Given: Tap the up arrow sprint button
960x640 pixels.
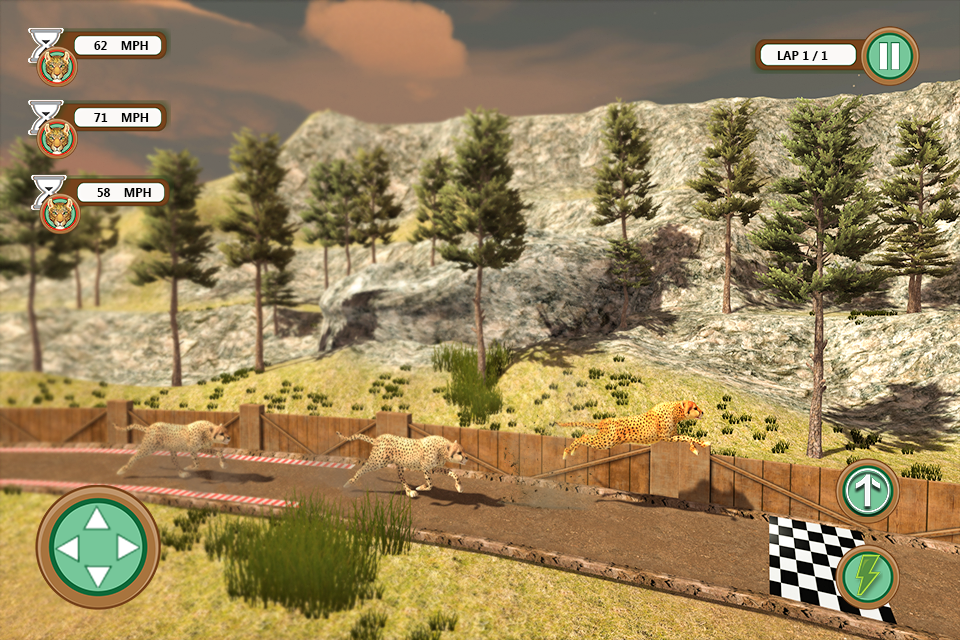Looking at the screenshot, I should [867, 491].
